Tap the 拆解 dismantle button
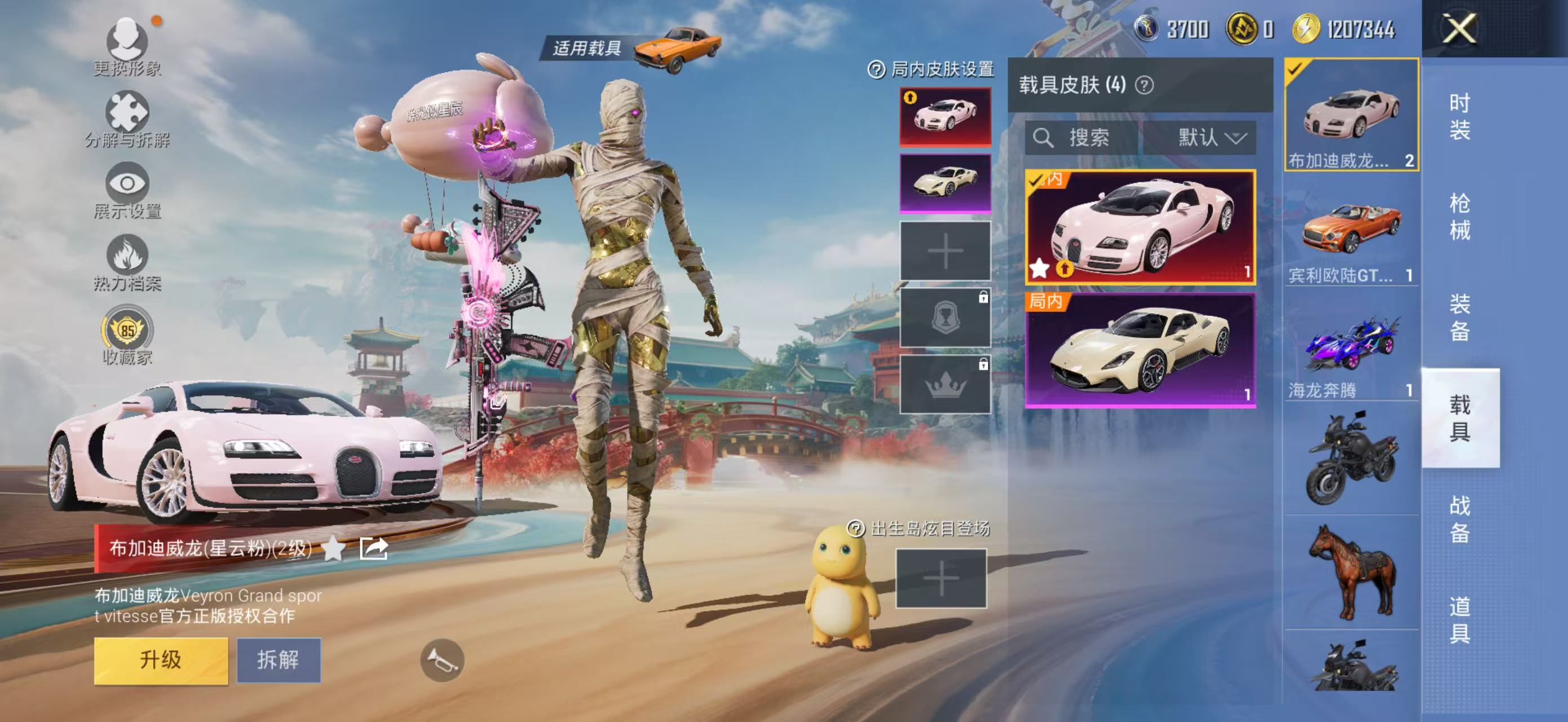Image resolution: width=1568 pixels, height=722 pixels. point(278,661)
